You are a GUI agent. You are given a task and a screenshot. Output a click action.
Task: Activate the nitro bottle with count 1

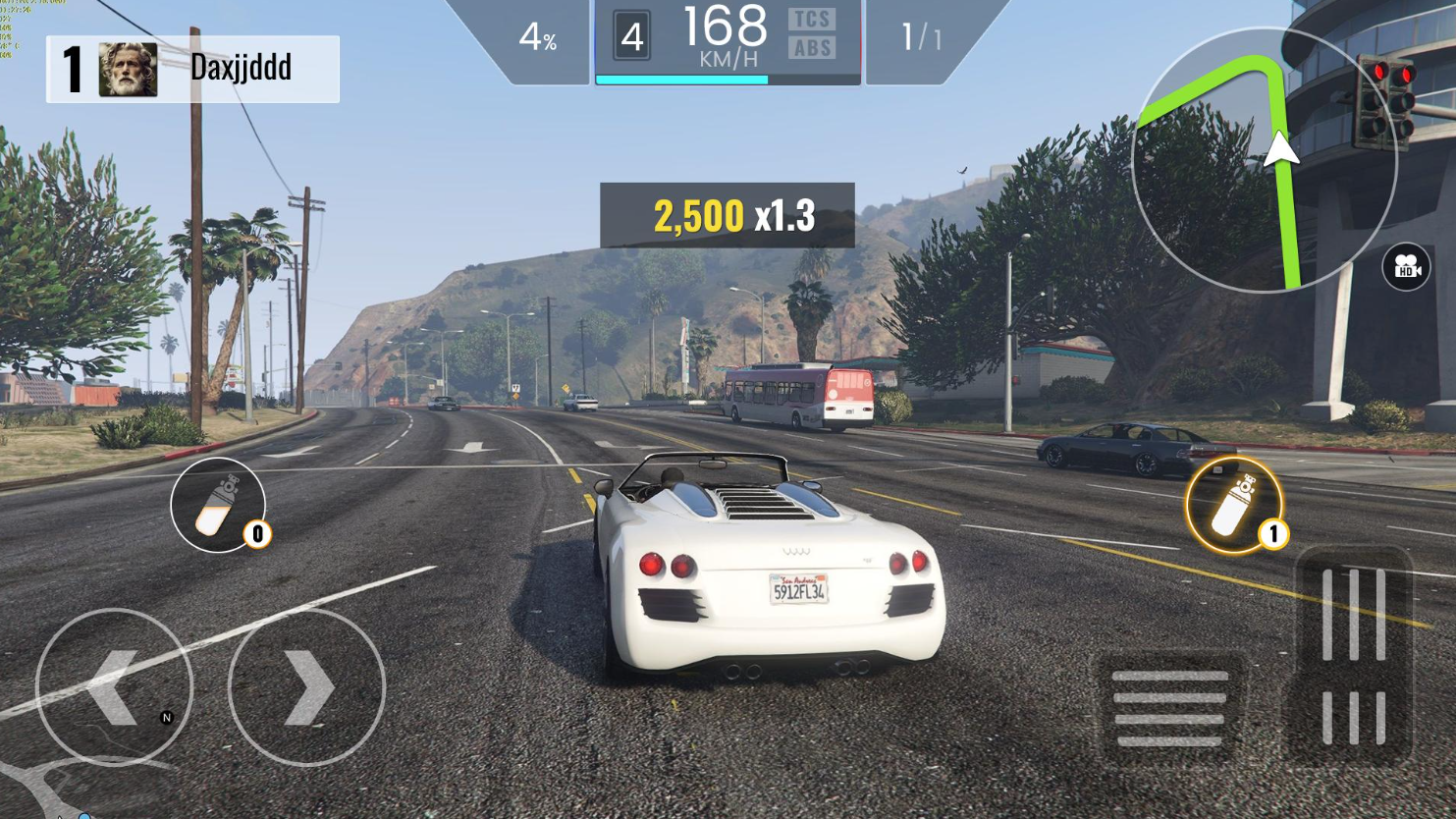click(x=1233, y=505)
